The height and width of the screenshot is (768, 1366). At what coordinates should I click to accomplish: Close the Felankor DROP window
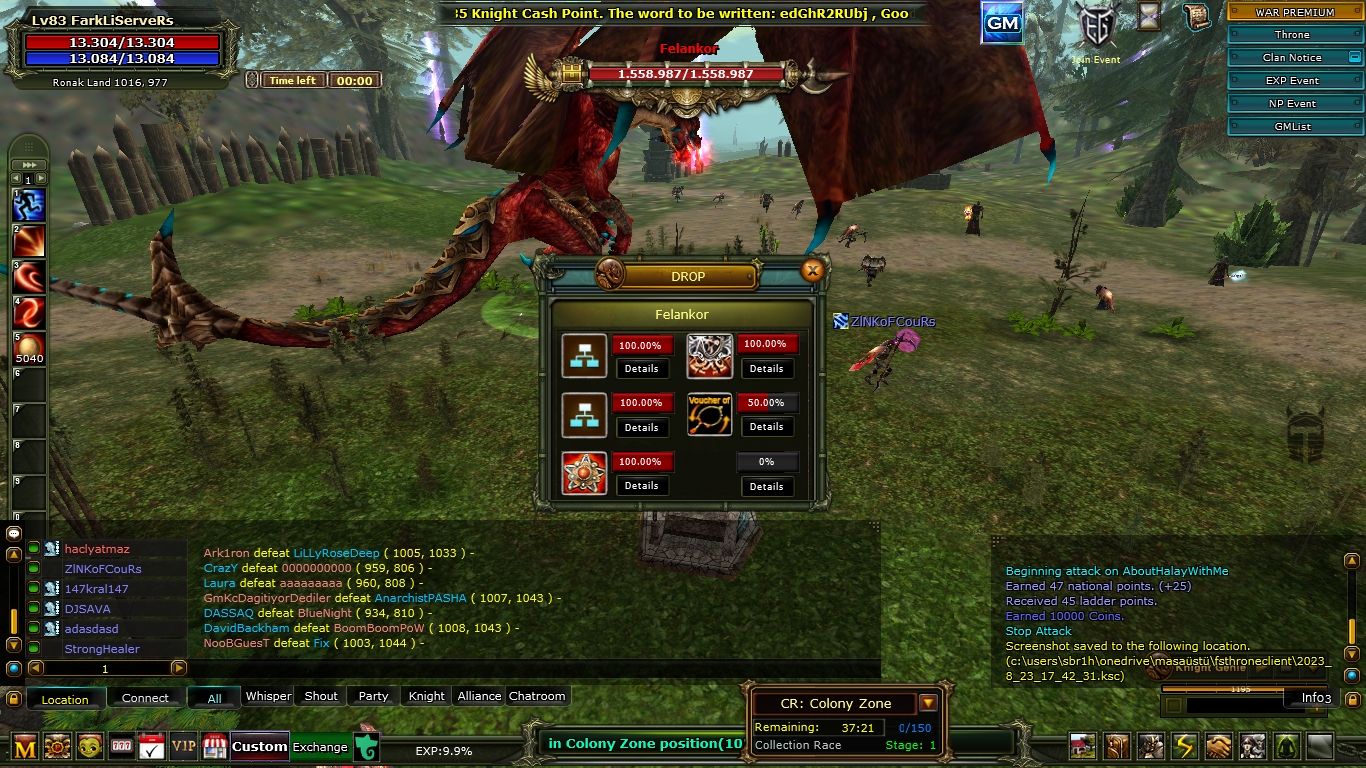click(813, 270)
